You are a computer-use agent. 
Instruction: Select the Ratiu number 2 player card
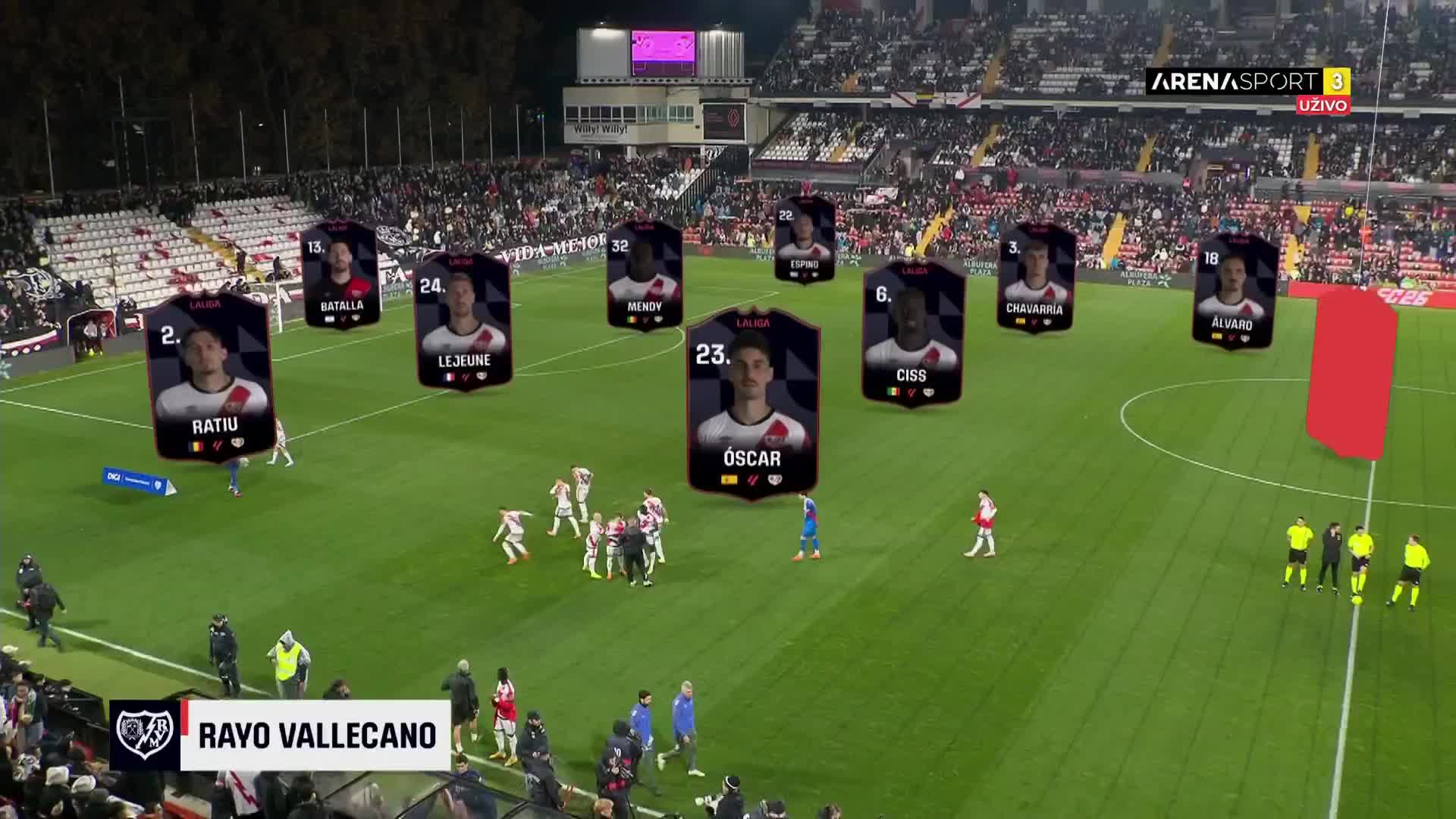click(210, 377)
